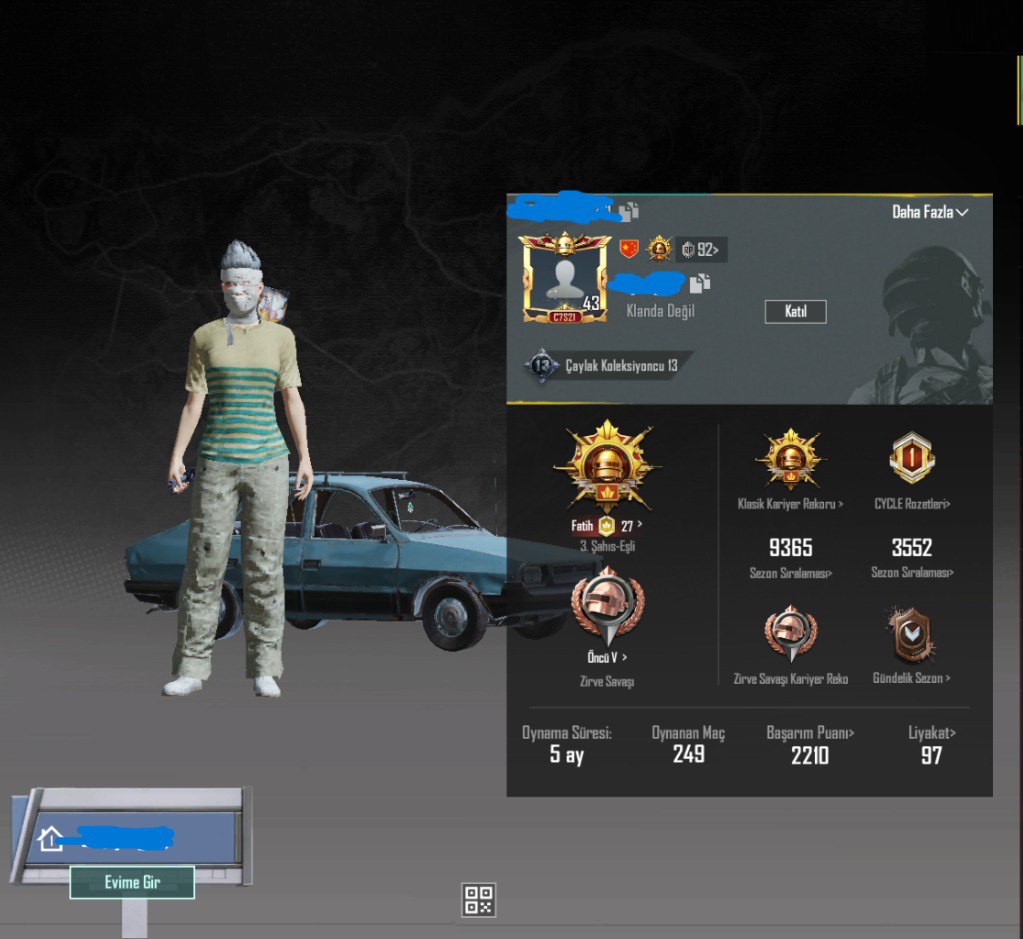Open the player avatar frame
The image size is (1023, 939).
[563, 278]
